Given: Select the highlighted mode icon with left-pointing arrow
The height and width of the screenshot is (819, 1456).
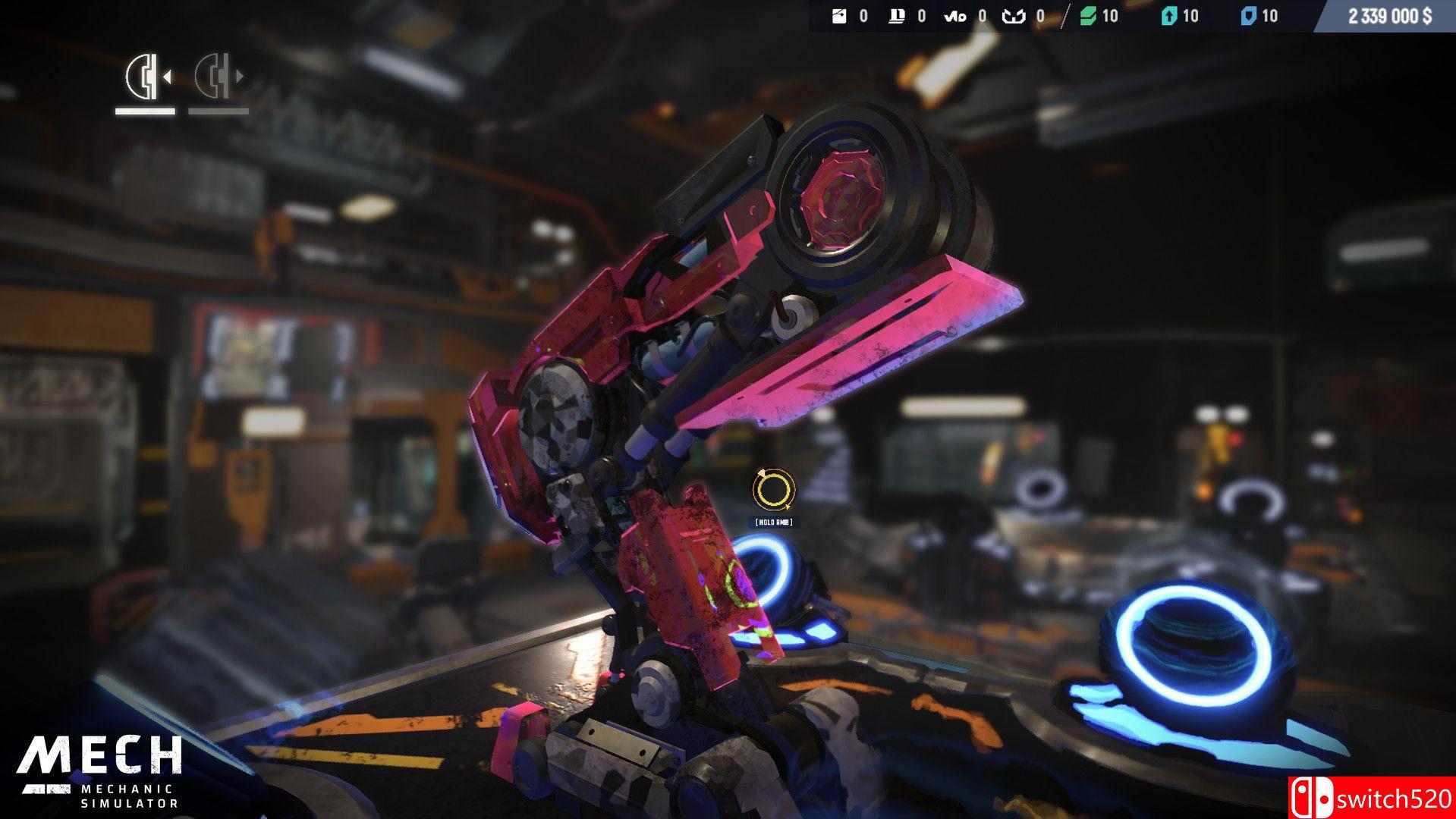Looking at the screenshot, I should (146, 77).
